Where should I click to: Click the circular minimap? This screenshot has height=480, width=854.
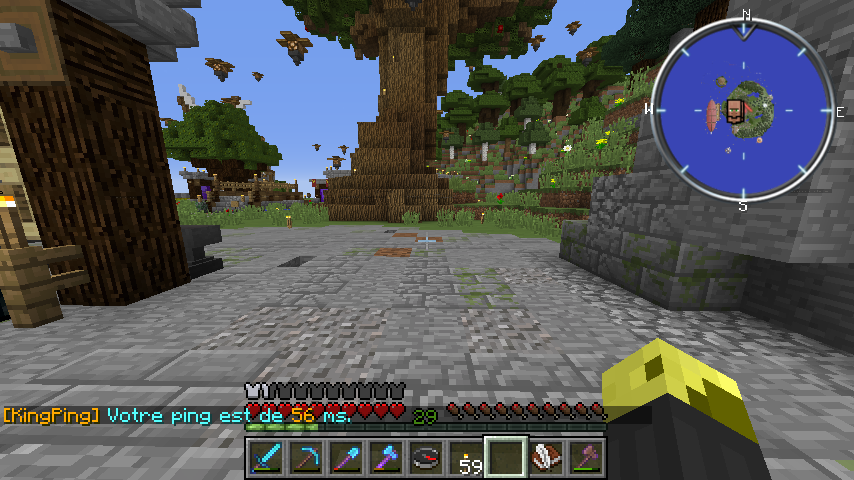744,110
